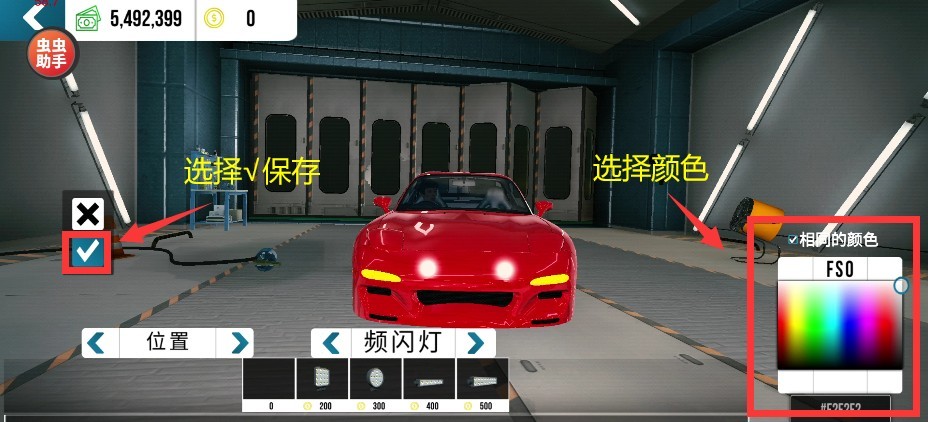Image resolution: width=928 pixels, height=422 pixels.
Task: Switch 位置 to the previous option
Action: point(96,343)
